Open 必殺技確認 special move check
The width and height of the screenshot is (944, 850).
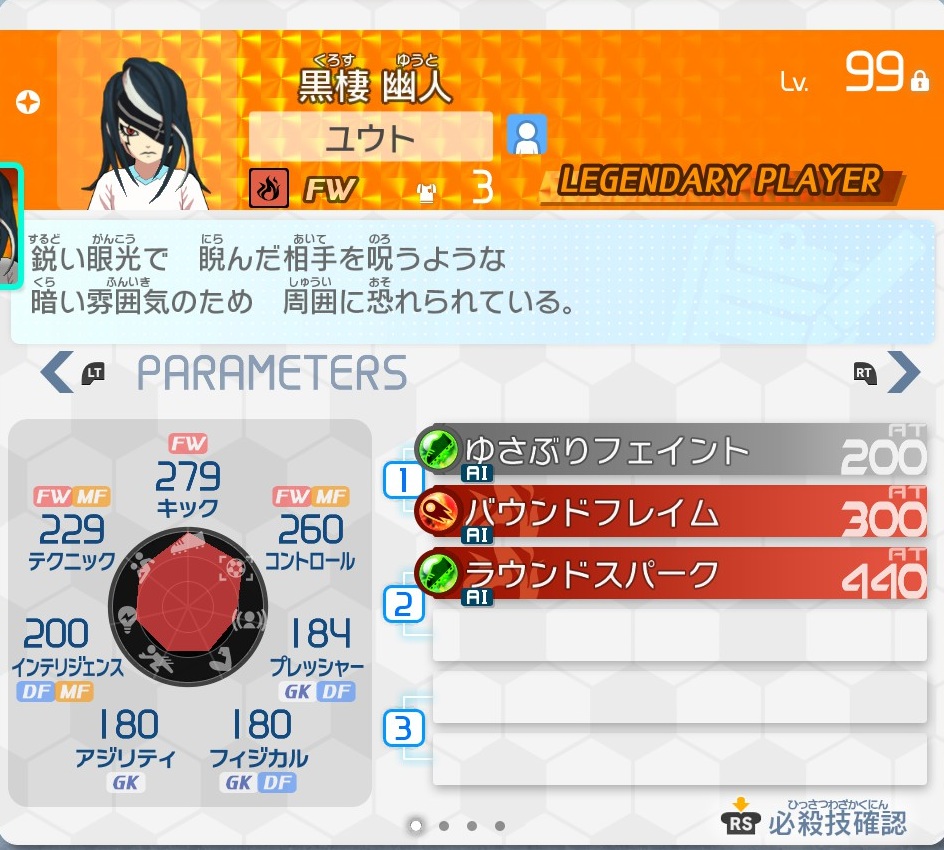pyautogui.click(x=816, y=820)
